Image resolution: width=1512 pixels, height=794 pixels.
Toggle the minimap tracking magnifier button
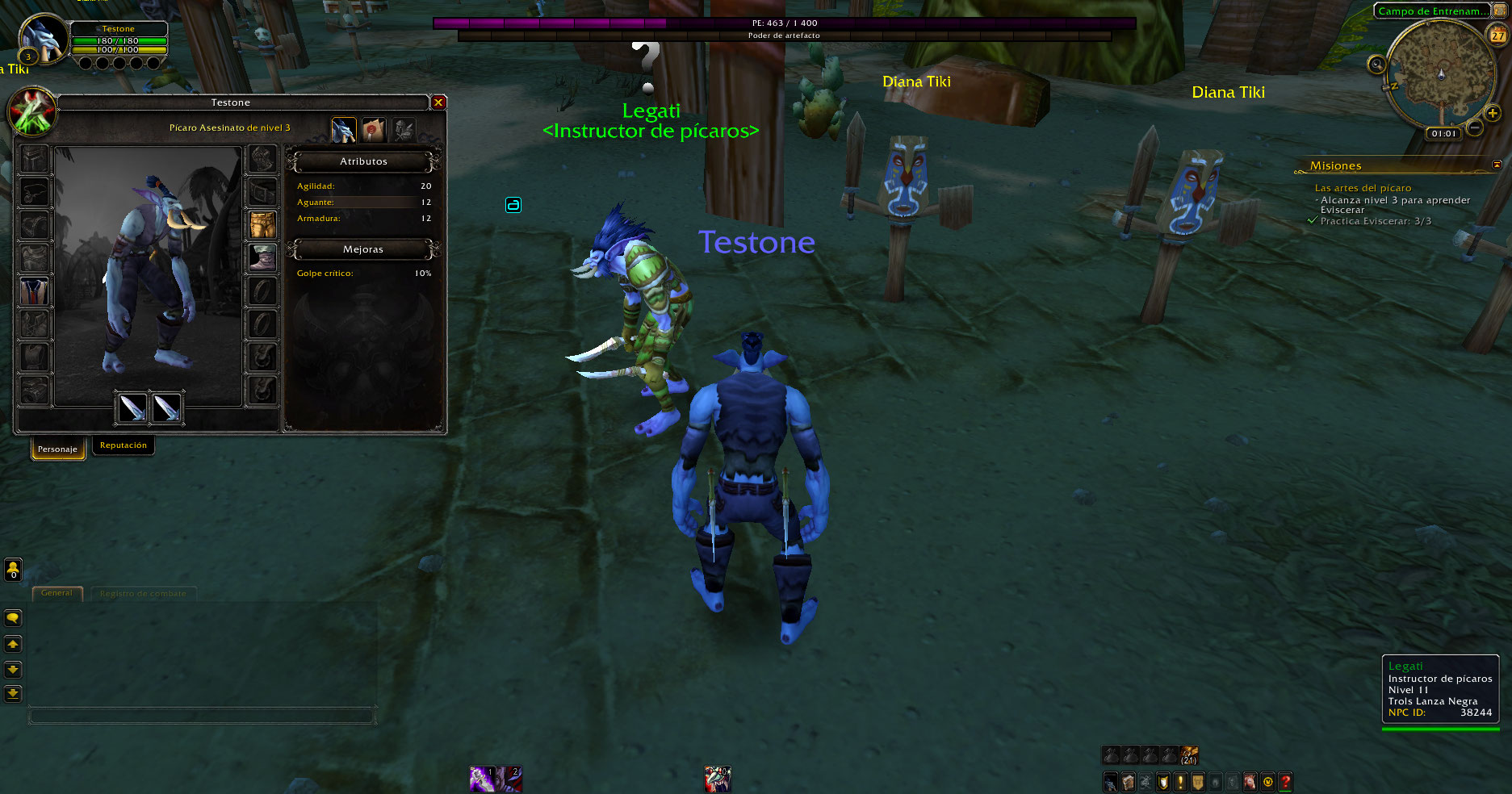click(1376, 64)
